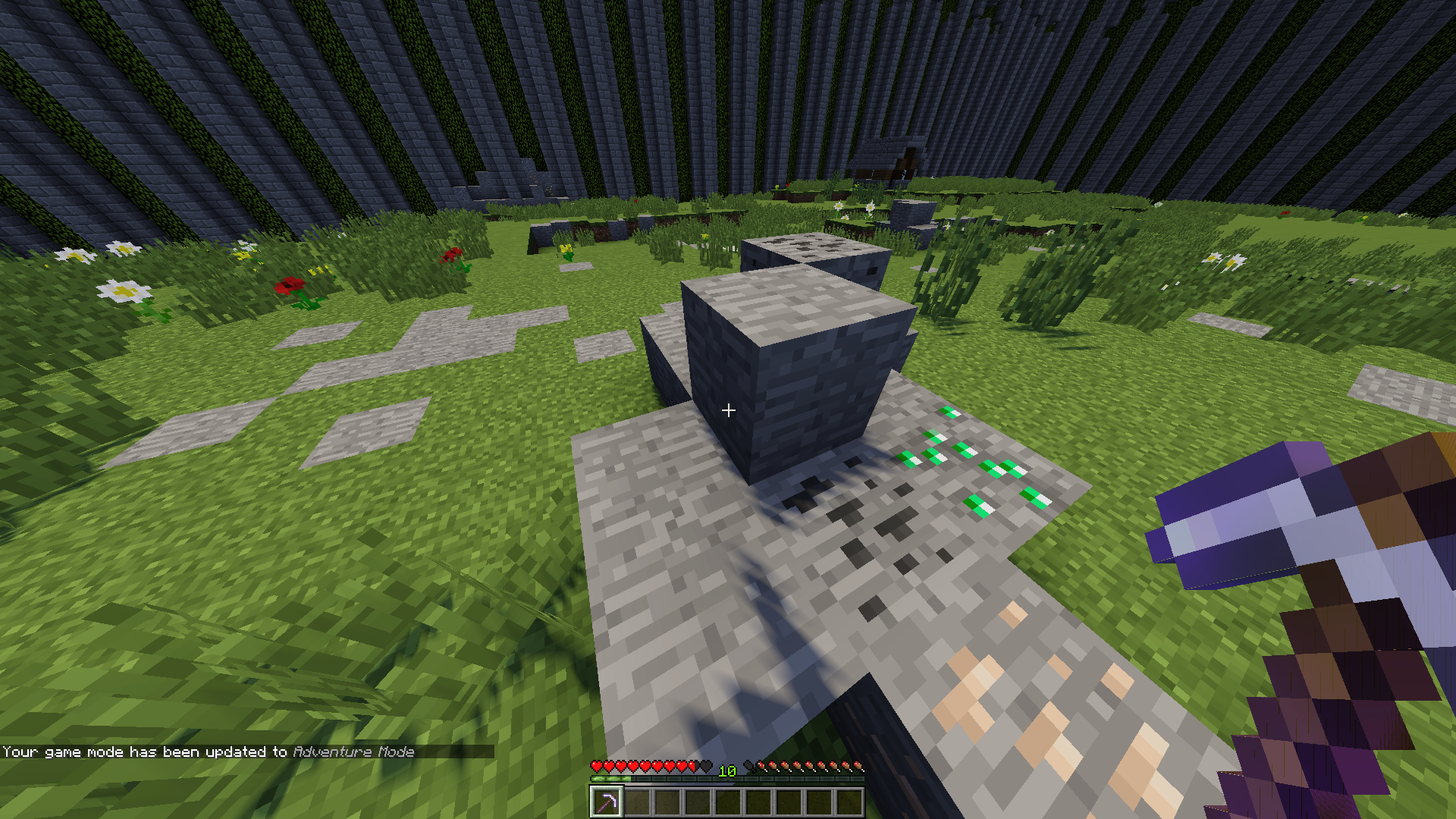1456x819 pixels.
Task: Click the leftmost red heart icon
Action: pos(597,766)
